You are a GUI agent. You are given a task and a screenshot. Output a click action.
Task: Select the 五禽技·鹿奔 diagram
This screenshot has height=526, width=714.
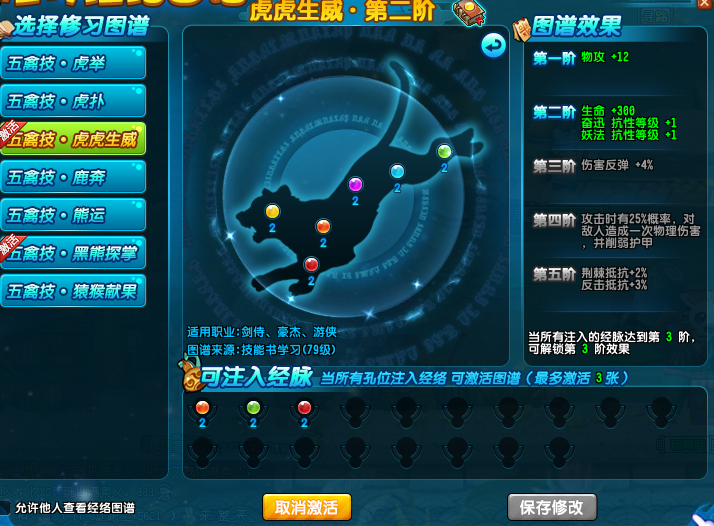point(73,177)
